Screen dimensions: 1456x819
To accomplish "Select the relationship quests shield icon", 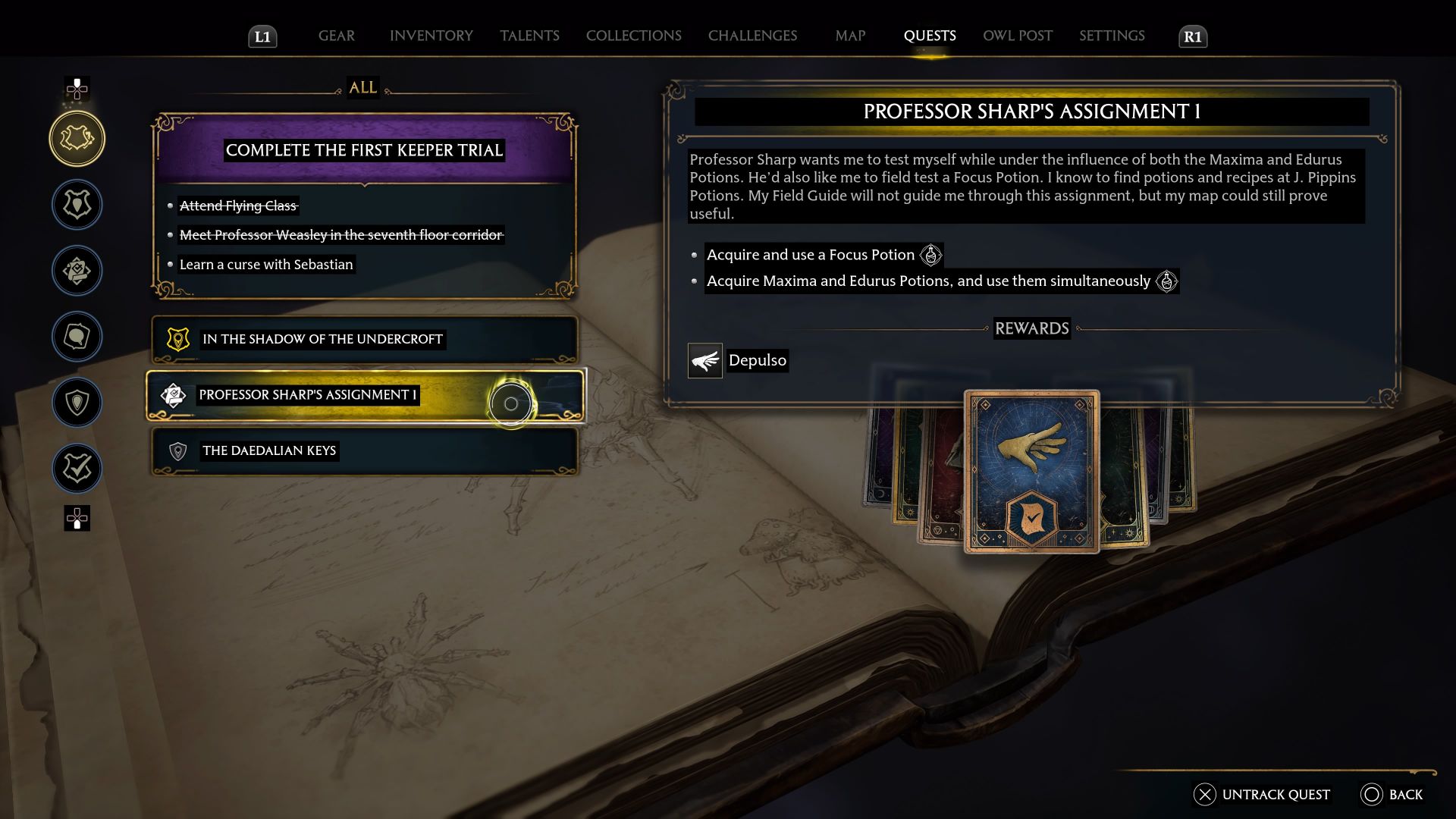I will (x=77, y=403).
